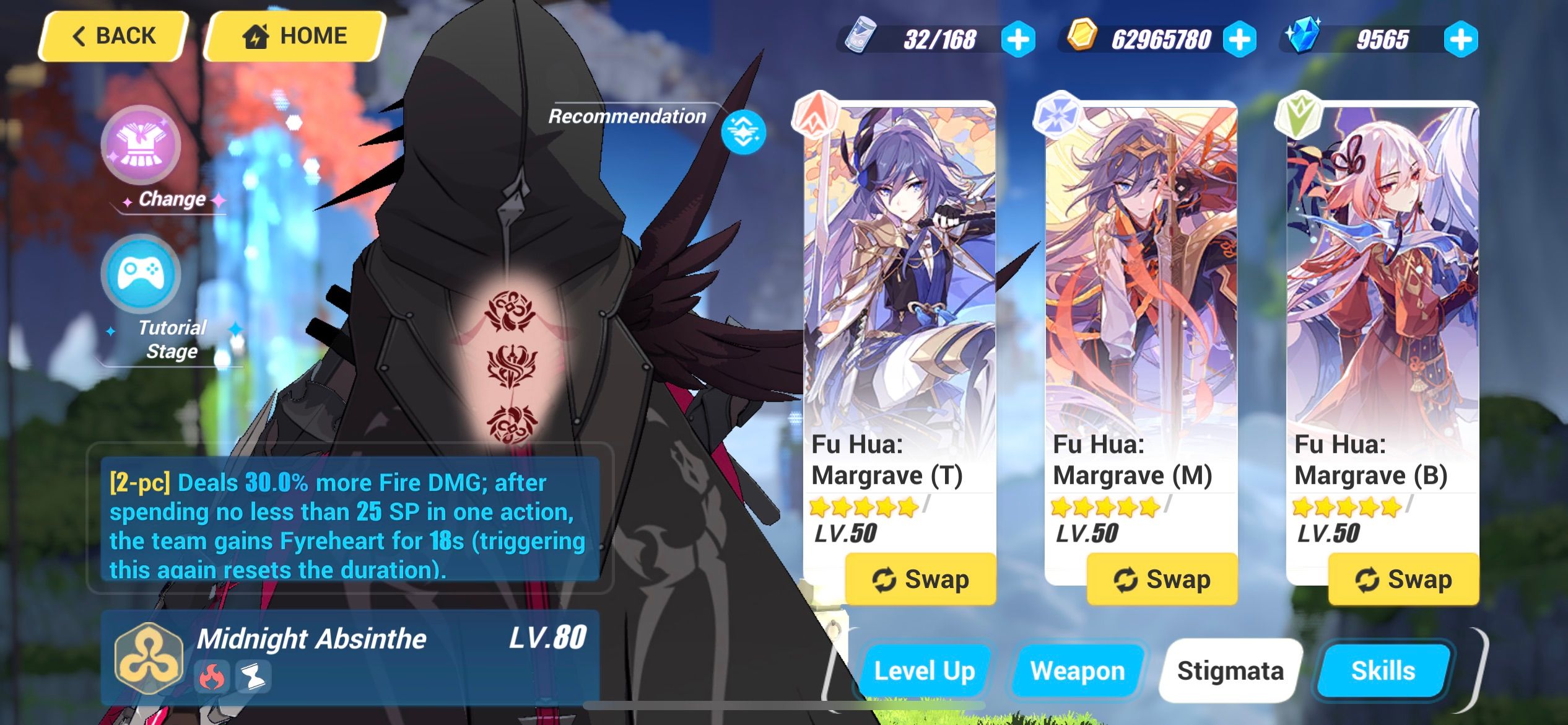Open the Weapon tab
The height and width of the screenshot is (725, 1568).
[1078, 670]
